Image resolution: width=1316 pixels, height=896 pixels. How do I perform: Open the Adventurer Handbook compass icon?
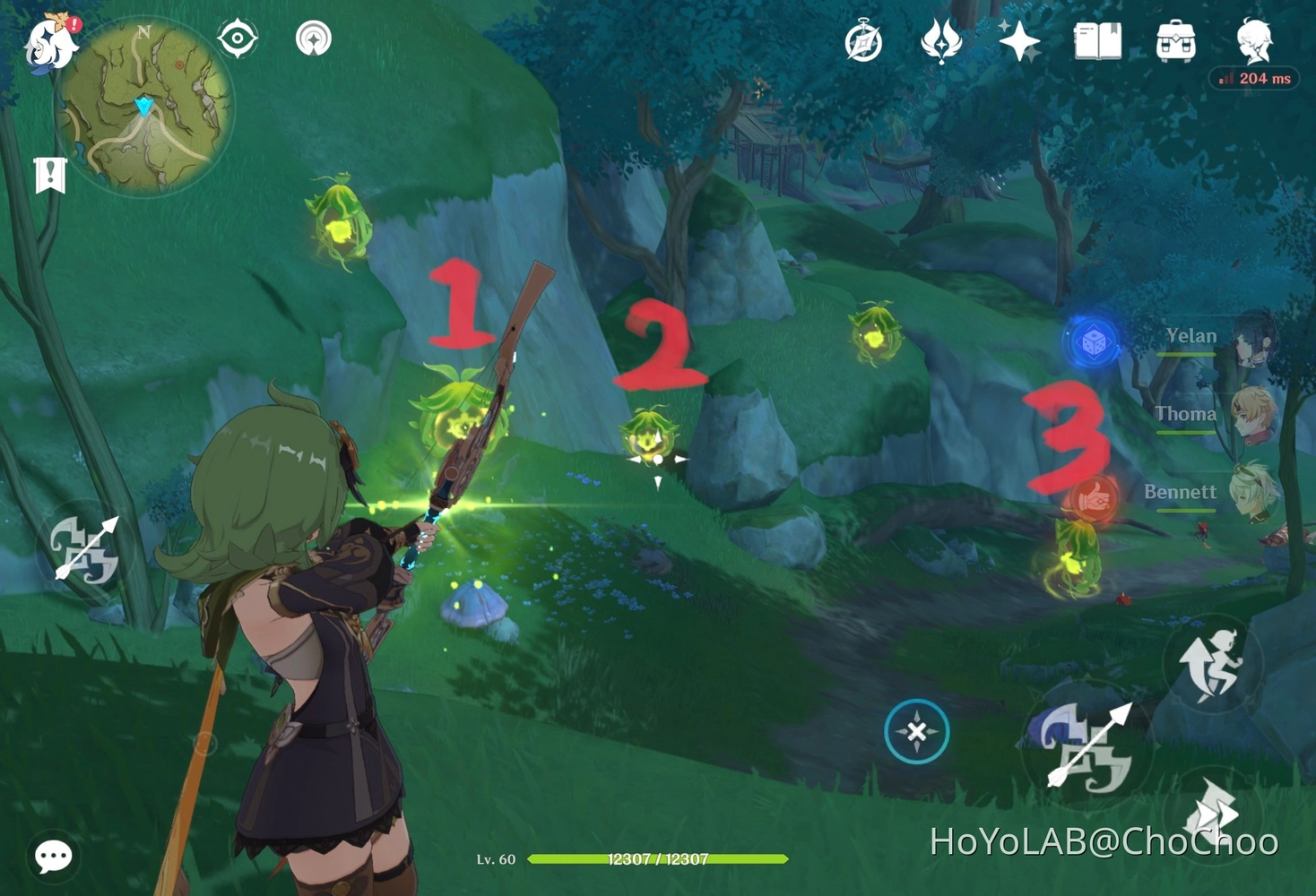point(862,40)
